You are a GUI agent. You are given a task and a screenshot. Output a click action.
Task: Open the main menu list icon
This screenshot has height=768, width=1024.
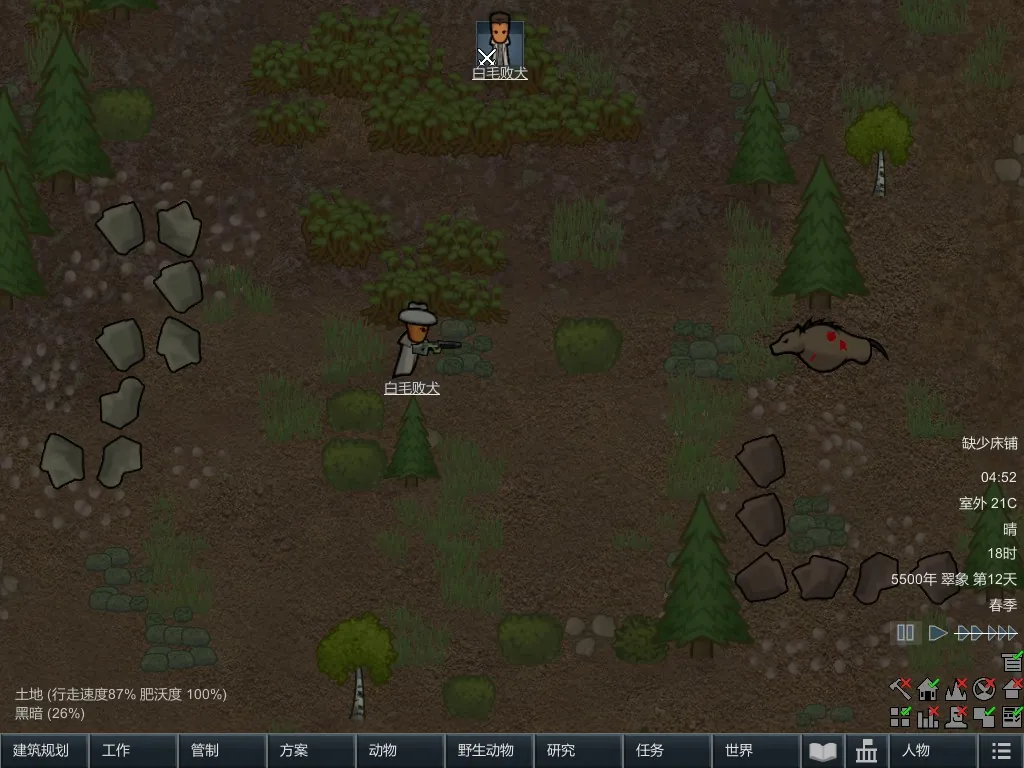click(1000, 750)
